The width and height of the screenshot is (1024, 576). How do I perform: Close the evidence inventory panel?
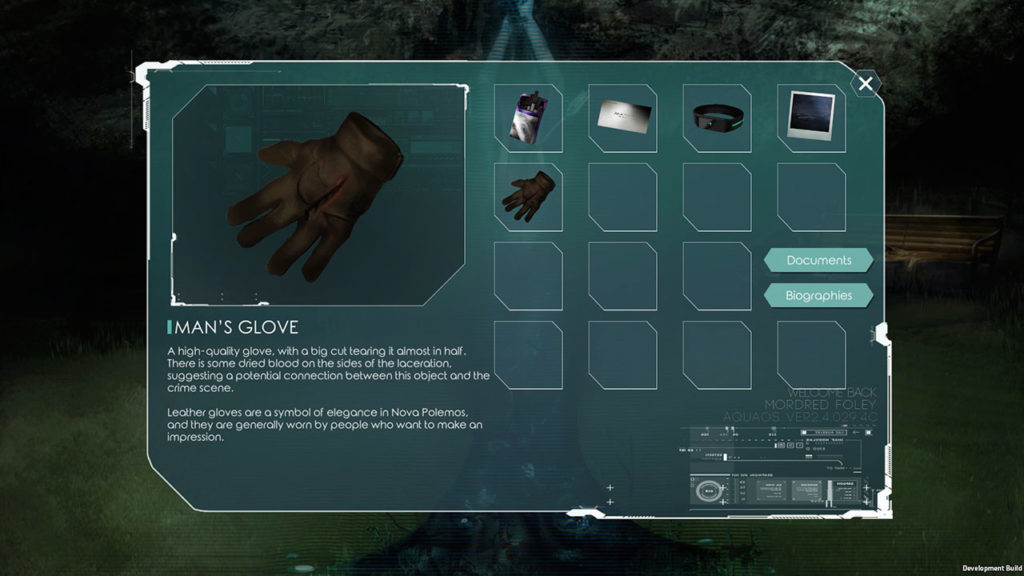[x=866, y=85]
